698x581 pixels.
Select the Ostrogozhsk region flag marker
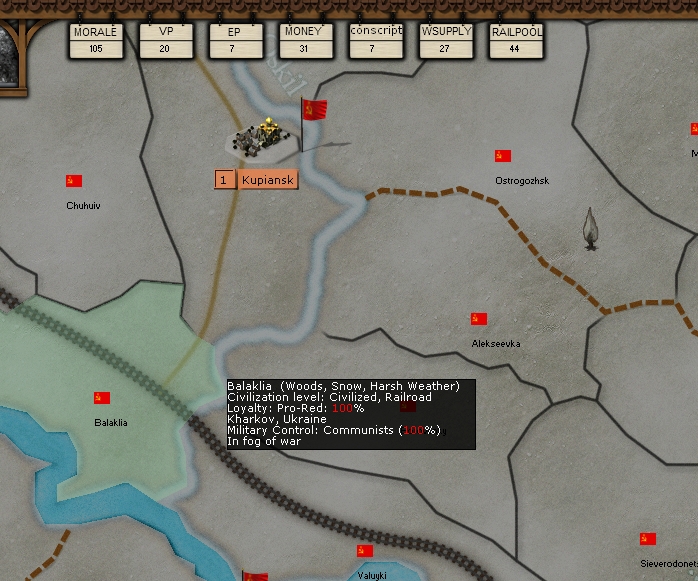tap(503, 156)
